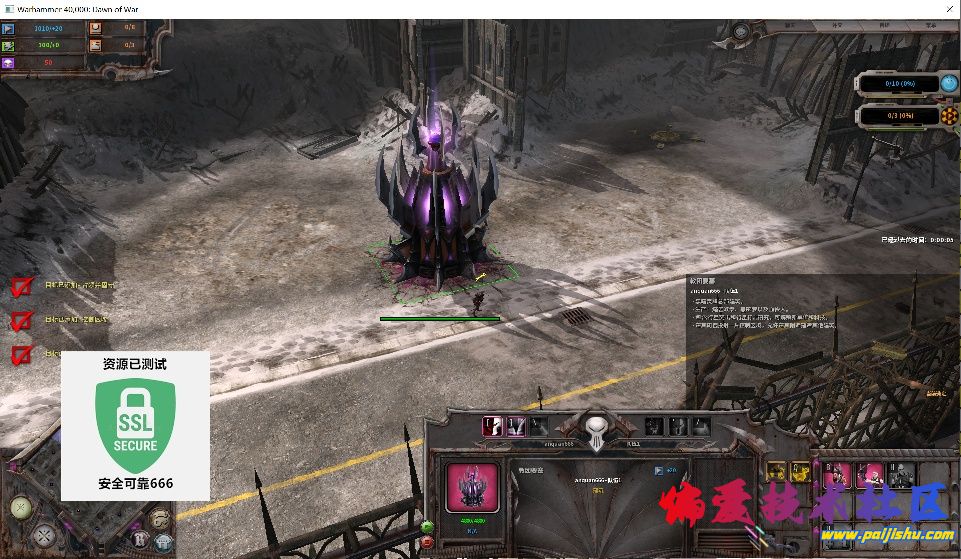
Task: Click the round crossed-tools minimap button
Action: 43,536
